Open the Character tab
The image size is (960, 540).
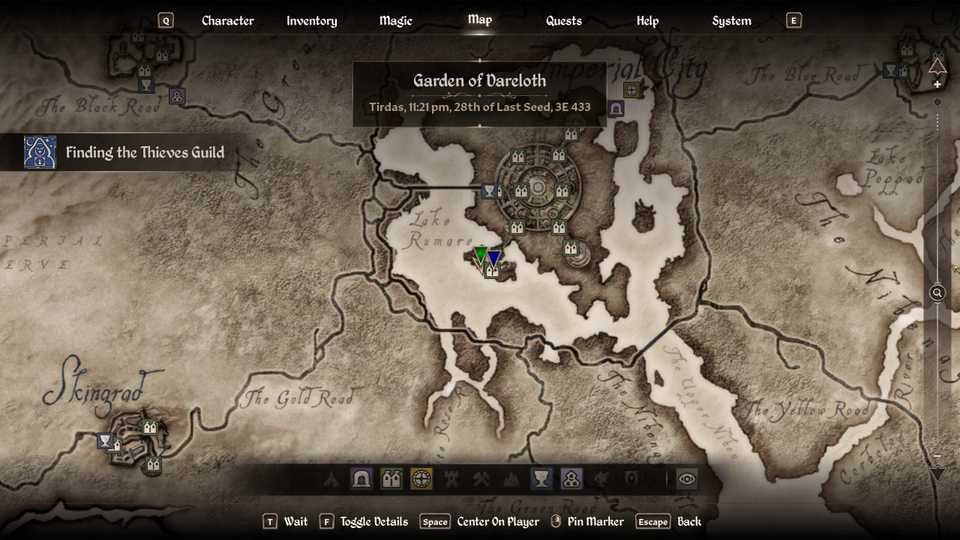pyautogui.click(x=228, y=21)
